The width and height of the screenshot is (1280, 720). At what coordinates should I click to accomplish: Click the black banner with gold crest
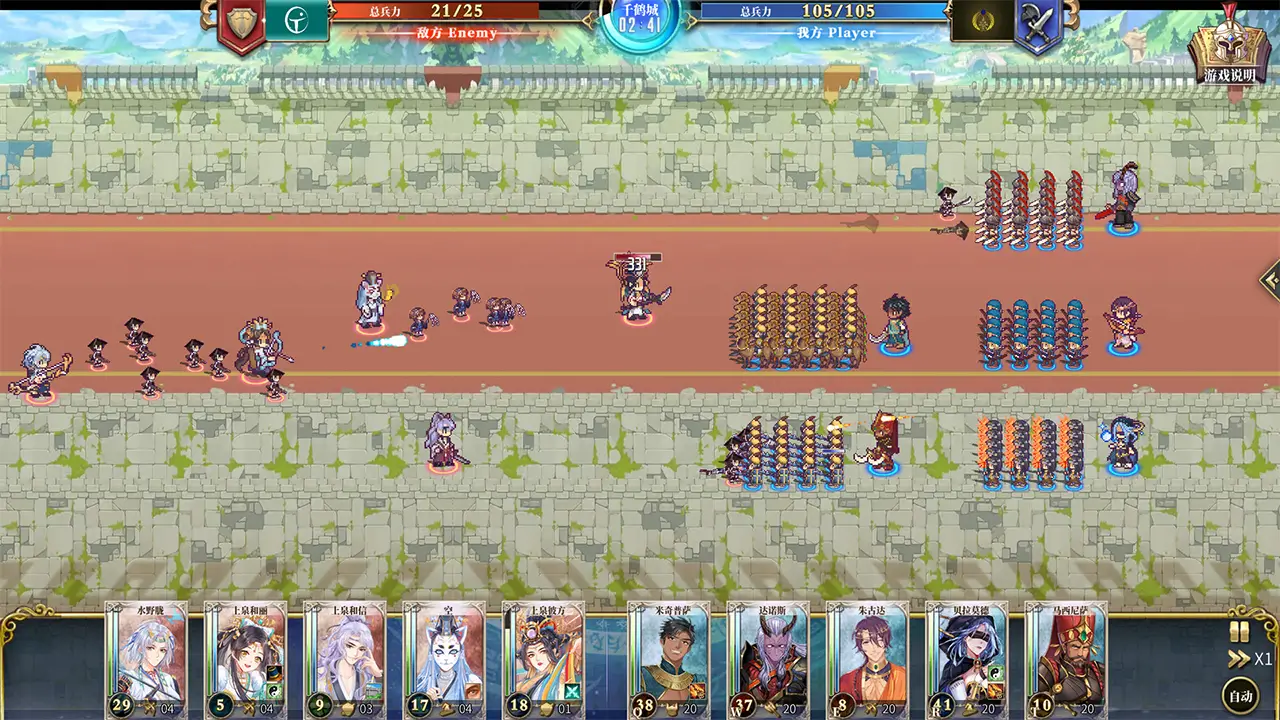tap(981, 22)
